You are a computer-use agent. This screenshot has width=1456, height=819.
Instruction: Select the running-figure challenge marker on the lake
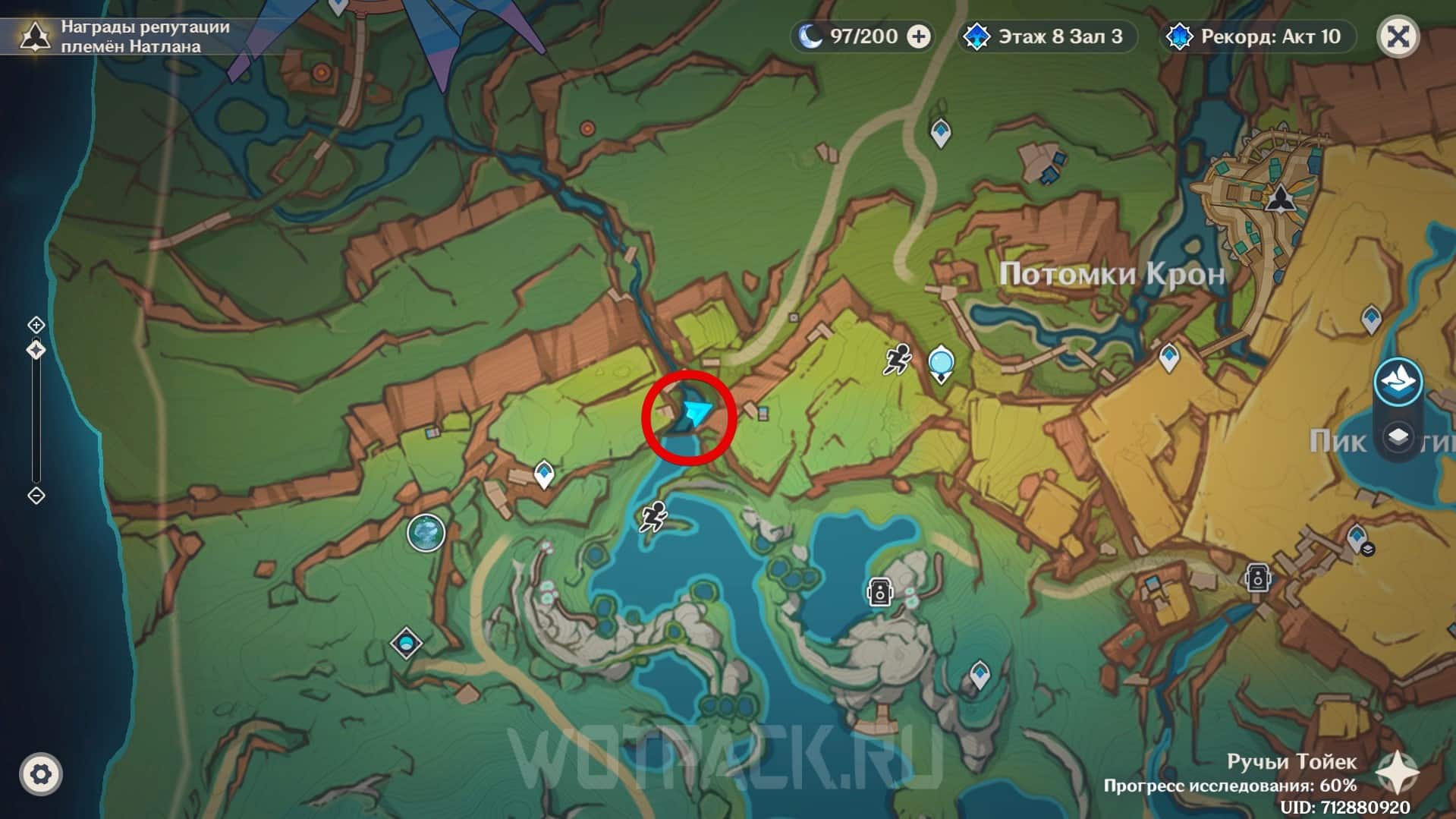click(653, 518)
